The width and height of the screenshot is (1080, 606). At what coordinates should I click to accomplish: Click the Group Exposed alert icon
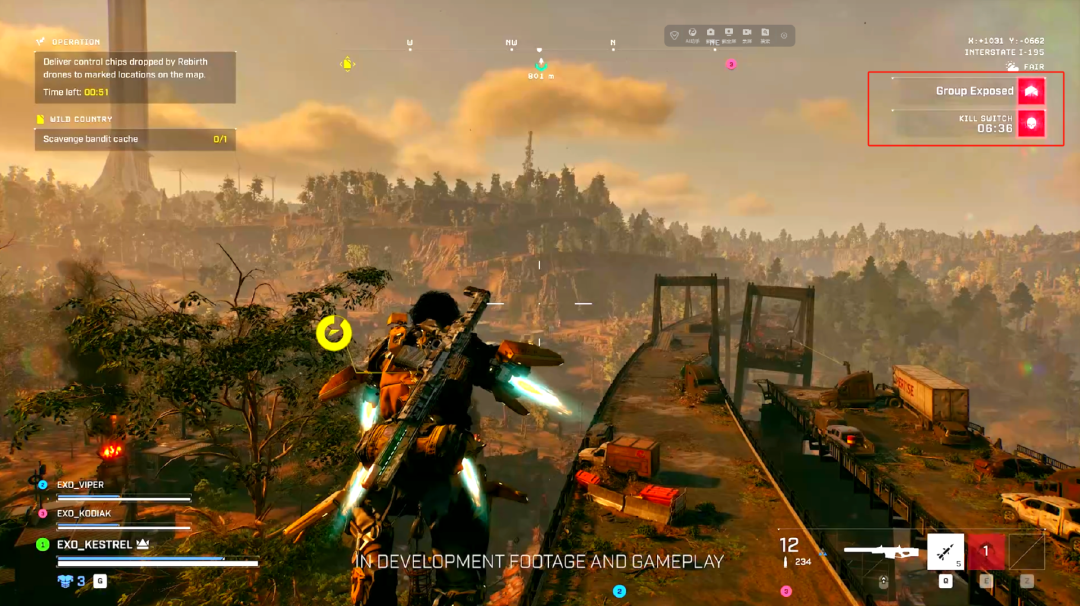coord(1031,91)
